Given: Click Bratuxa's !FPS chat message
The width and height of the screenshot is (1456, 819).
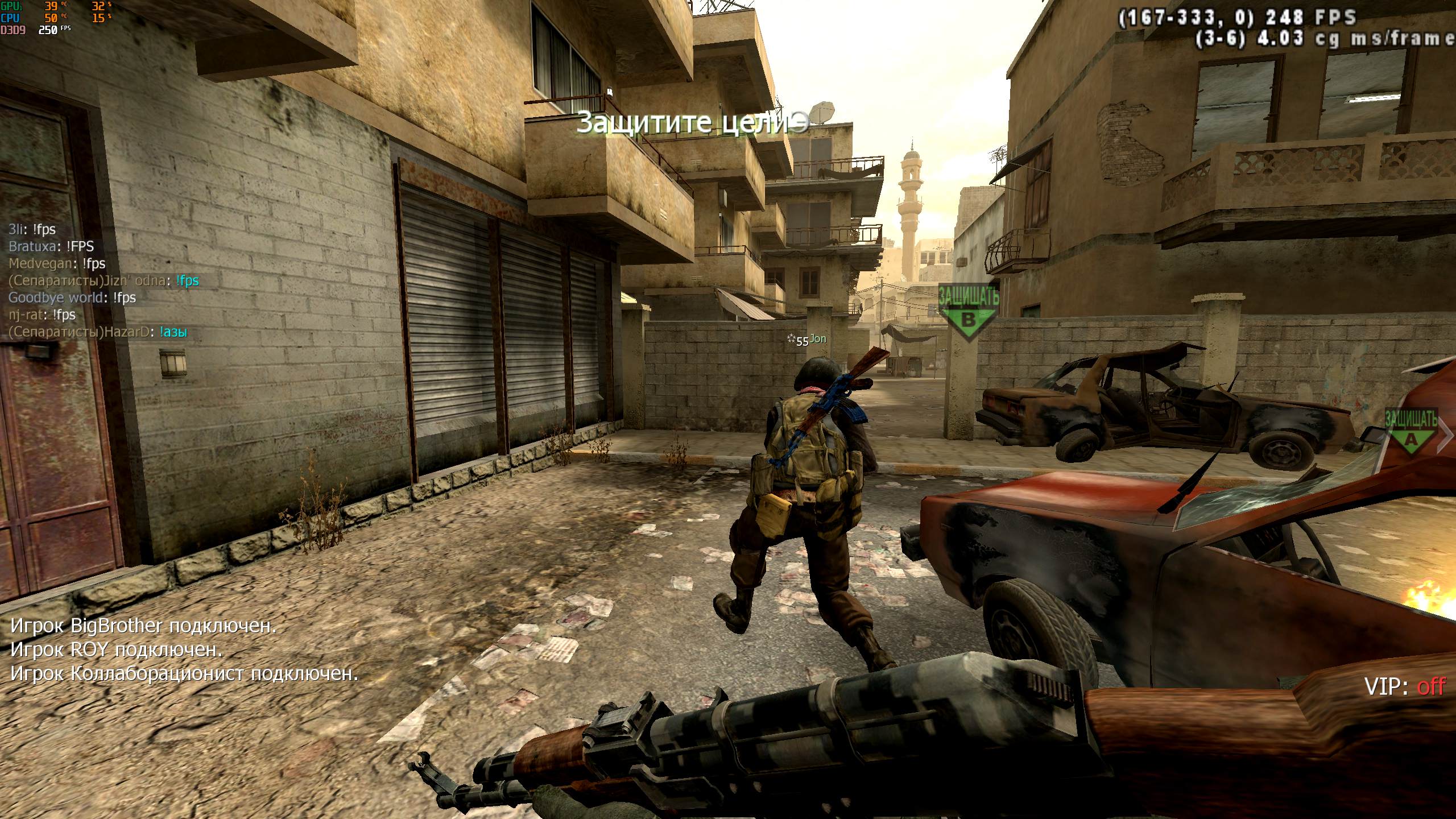Looking at the screenshot, I should [51, 246].
